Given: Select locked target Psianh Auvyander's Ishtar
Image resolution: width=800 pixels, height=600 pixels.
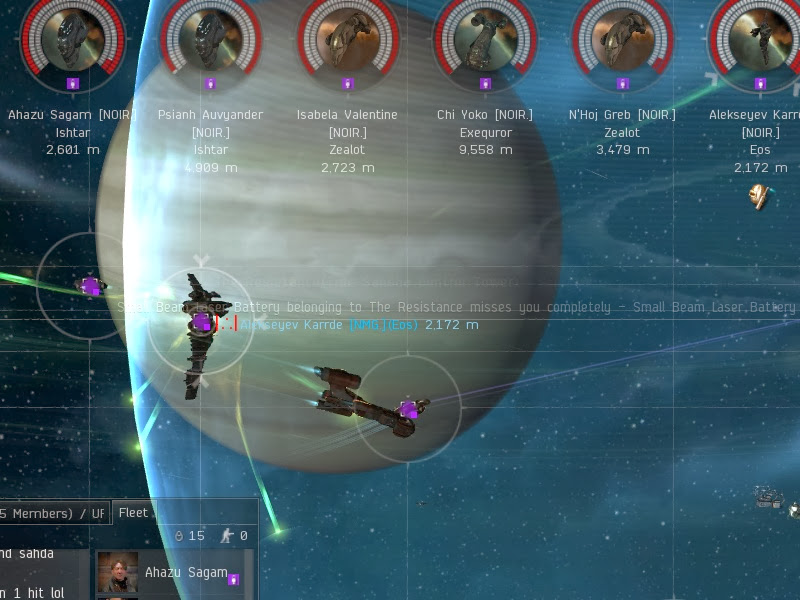Looking at the screenshot, I should [211, 38].
